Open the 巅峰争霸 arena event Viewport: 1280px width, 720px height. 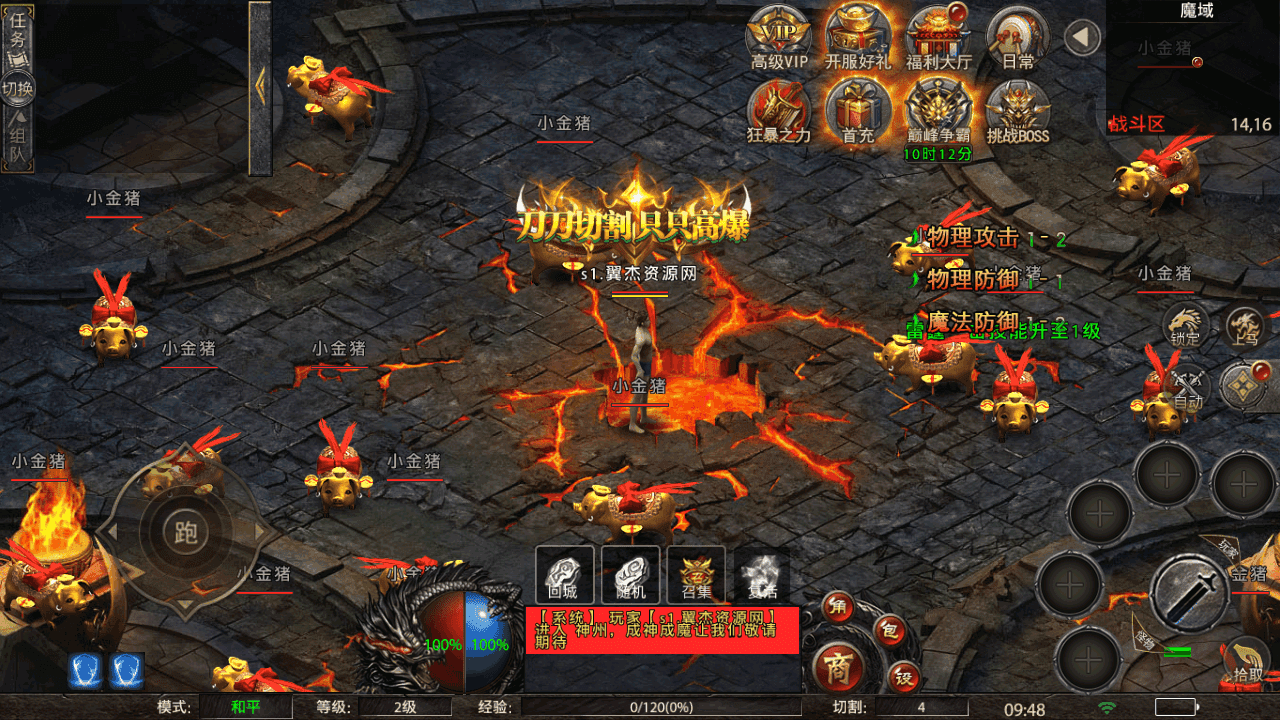(938, 108)
